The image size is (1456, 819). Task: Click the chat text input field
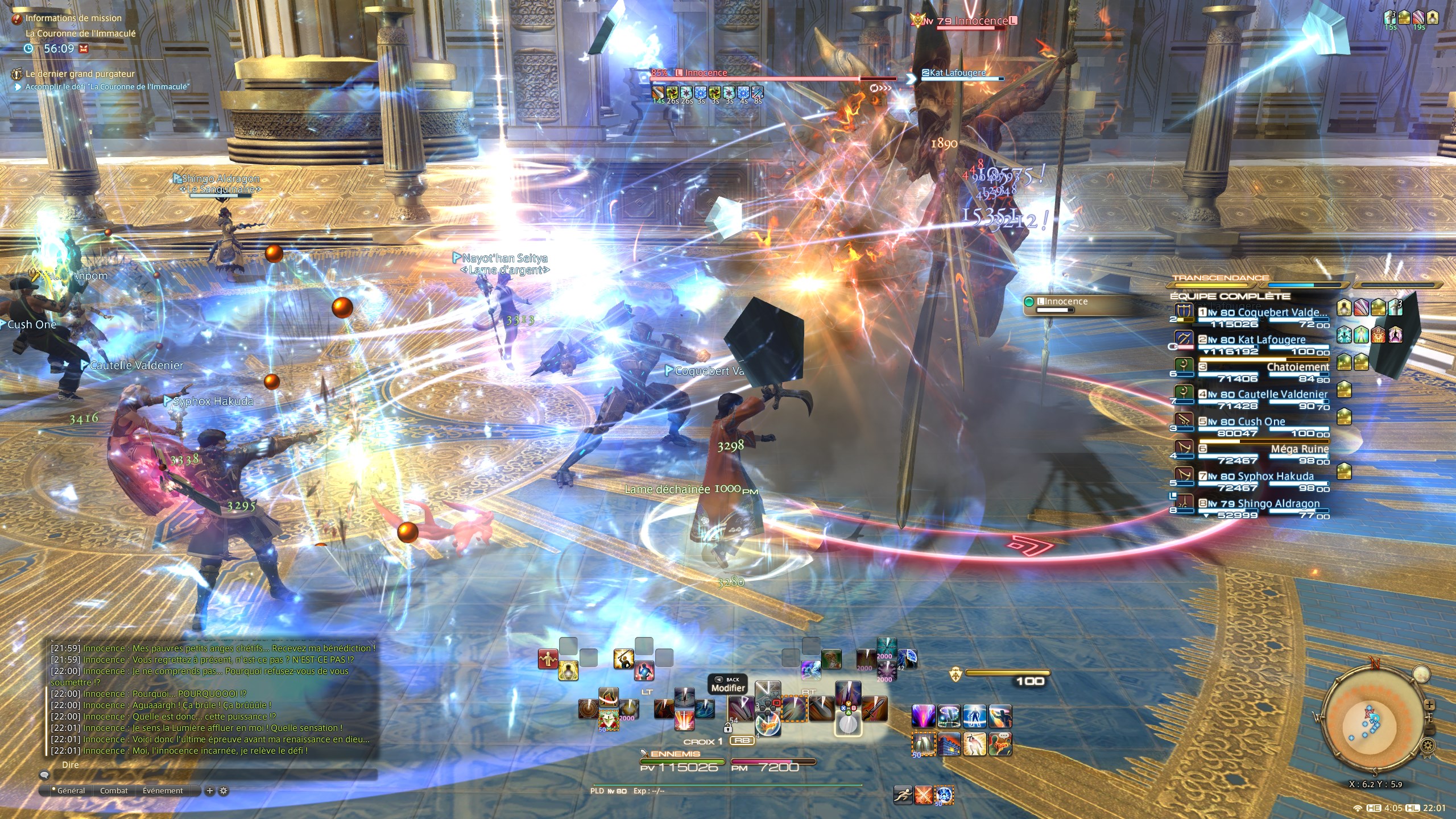pyautogui.click(x=210, y=775)
